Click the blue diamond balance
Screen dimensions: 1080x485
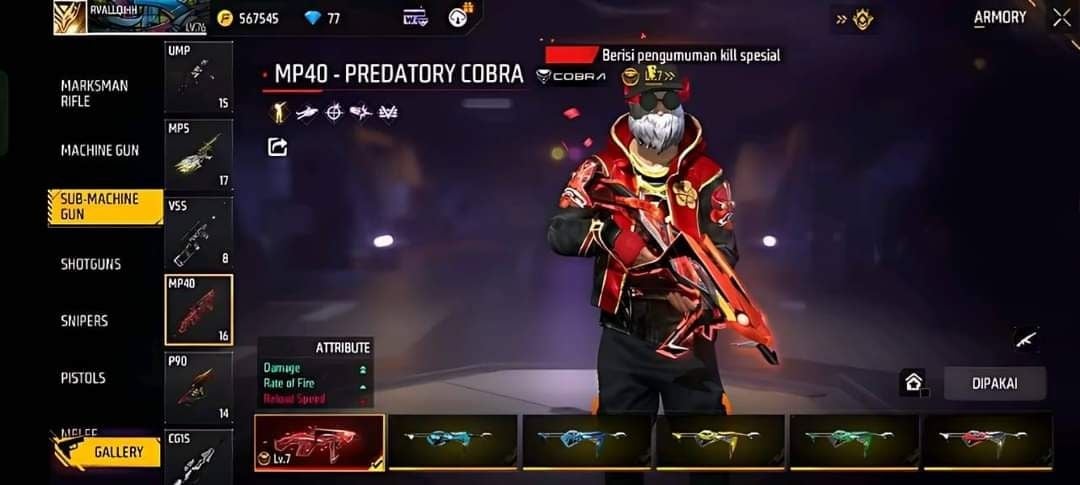(322, 18)
